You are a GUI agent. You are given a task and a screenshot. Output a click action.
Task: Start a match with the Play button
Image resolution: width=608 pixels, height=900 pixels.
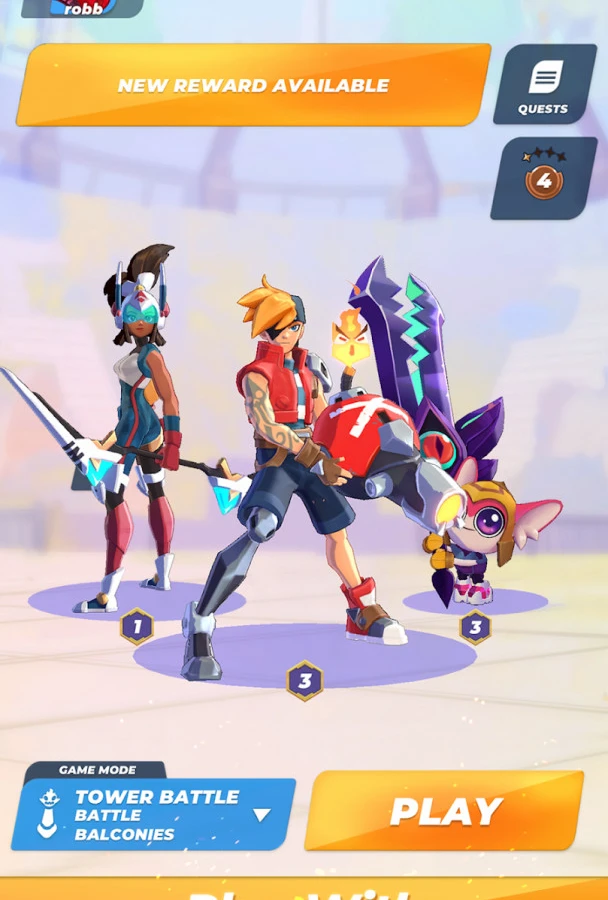(x=444, y=811)
